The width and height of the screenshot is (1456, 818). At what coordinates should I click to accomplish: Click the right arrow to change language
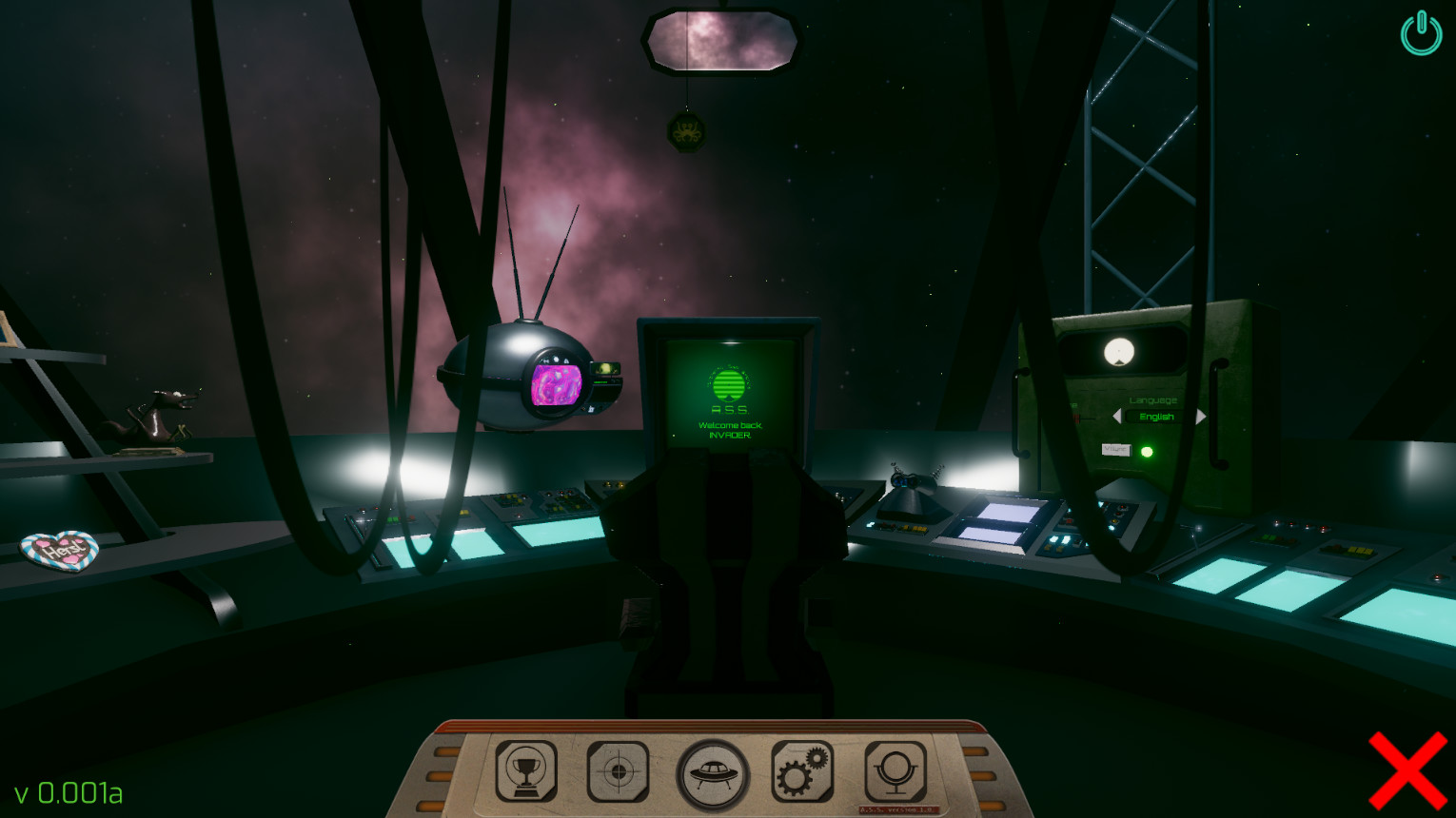[x=1200, y=417]
